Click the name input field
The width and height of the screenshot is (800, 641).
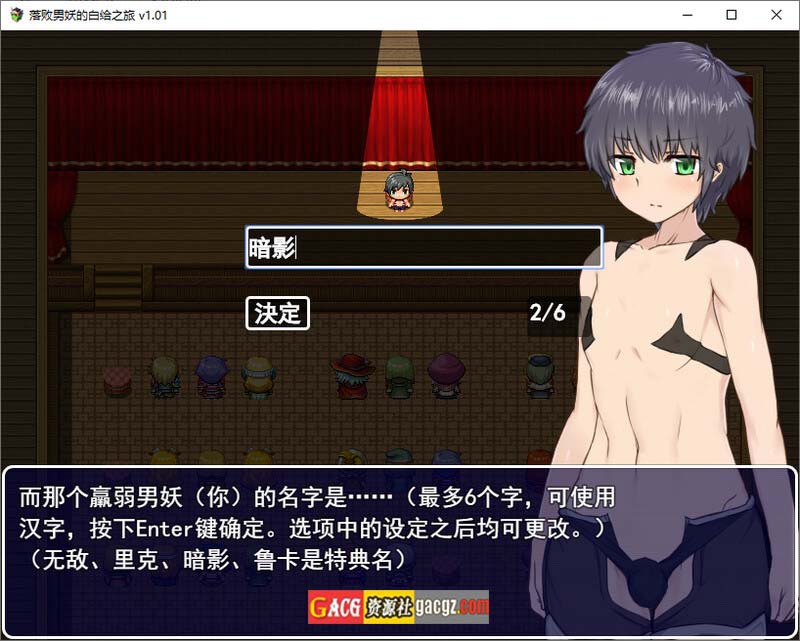point(424,248)
